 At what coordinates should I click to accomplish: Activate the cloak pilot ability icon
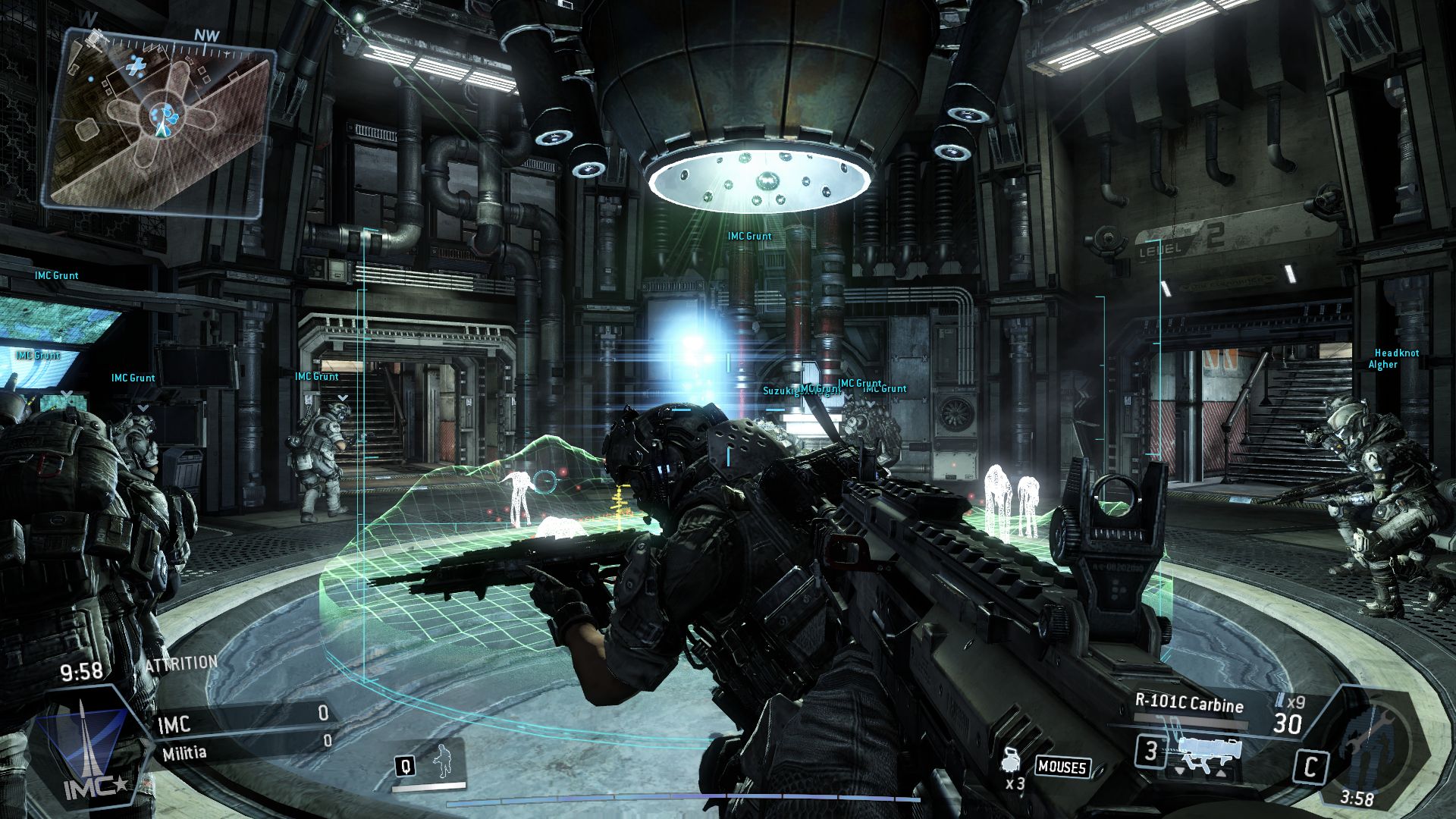point(441,762)
